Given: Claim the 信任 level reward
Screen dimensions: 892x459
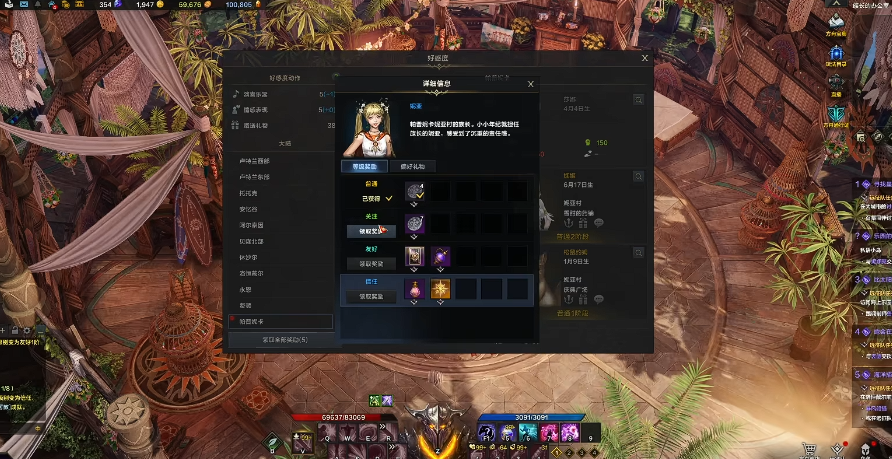Looking at the screenshot, I should [371, 297].
